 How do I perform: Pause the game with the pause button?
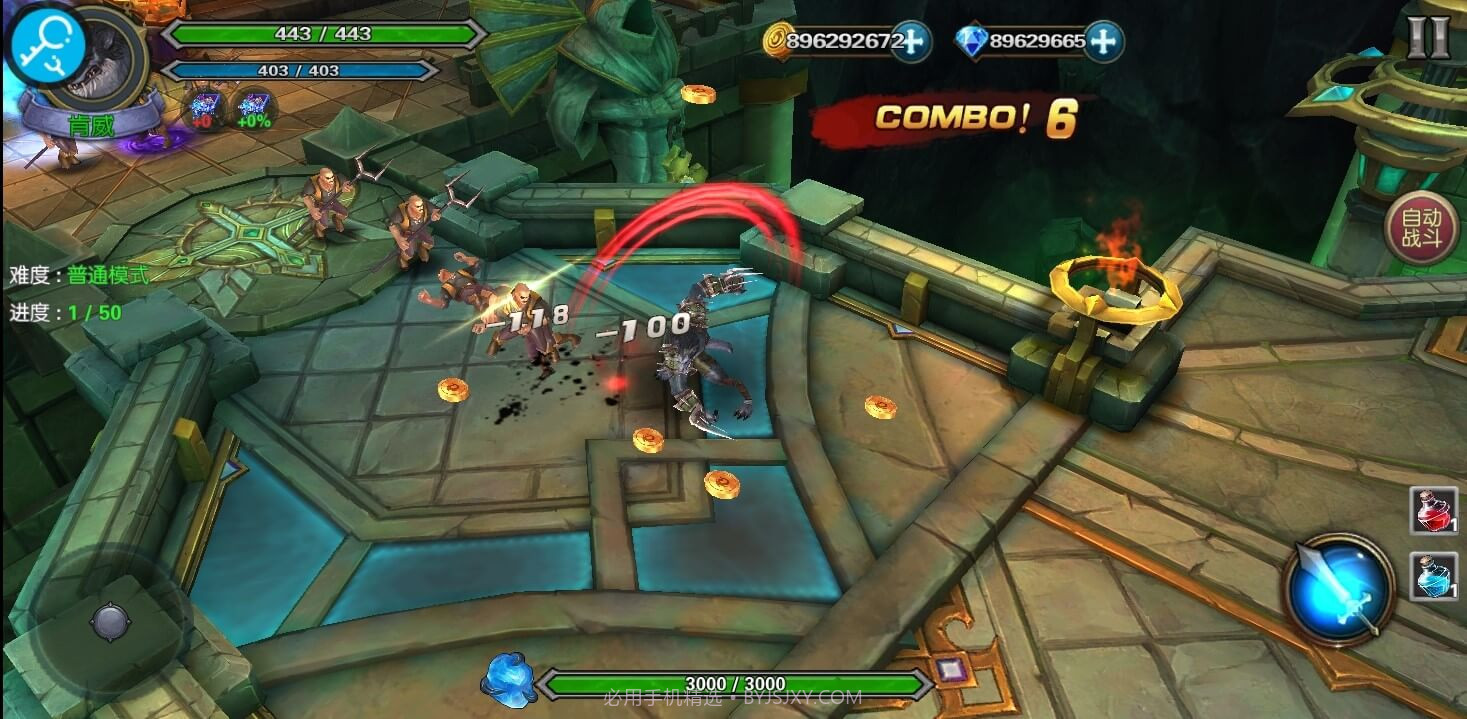click(x=1427, y=37)
